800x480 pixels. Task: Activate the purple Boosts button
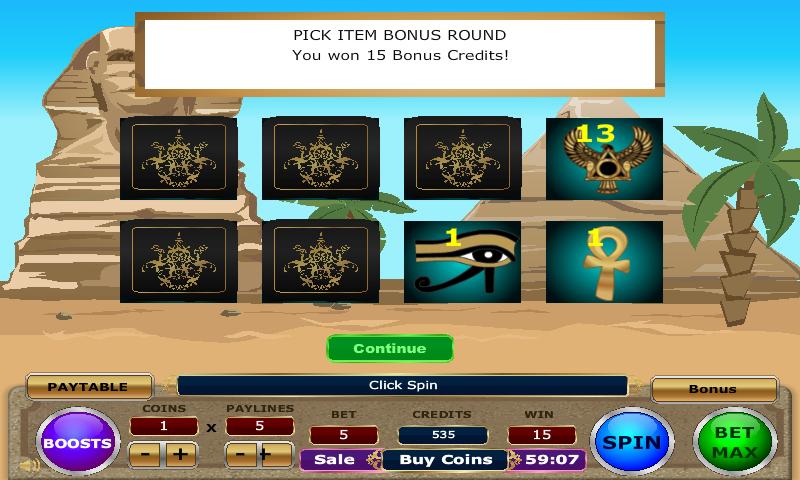[x=78, y=443]
